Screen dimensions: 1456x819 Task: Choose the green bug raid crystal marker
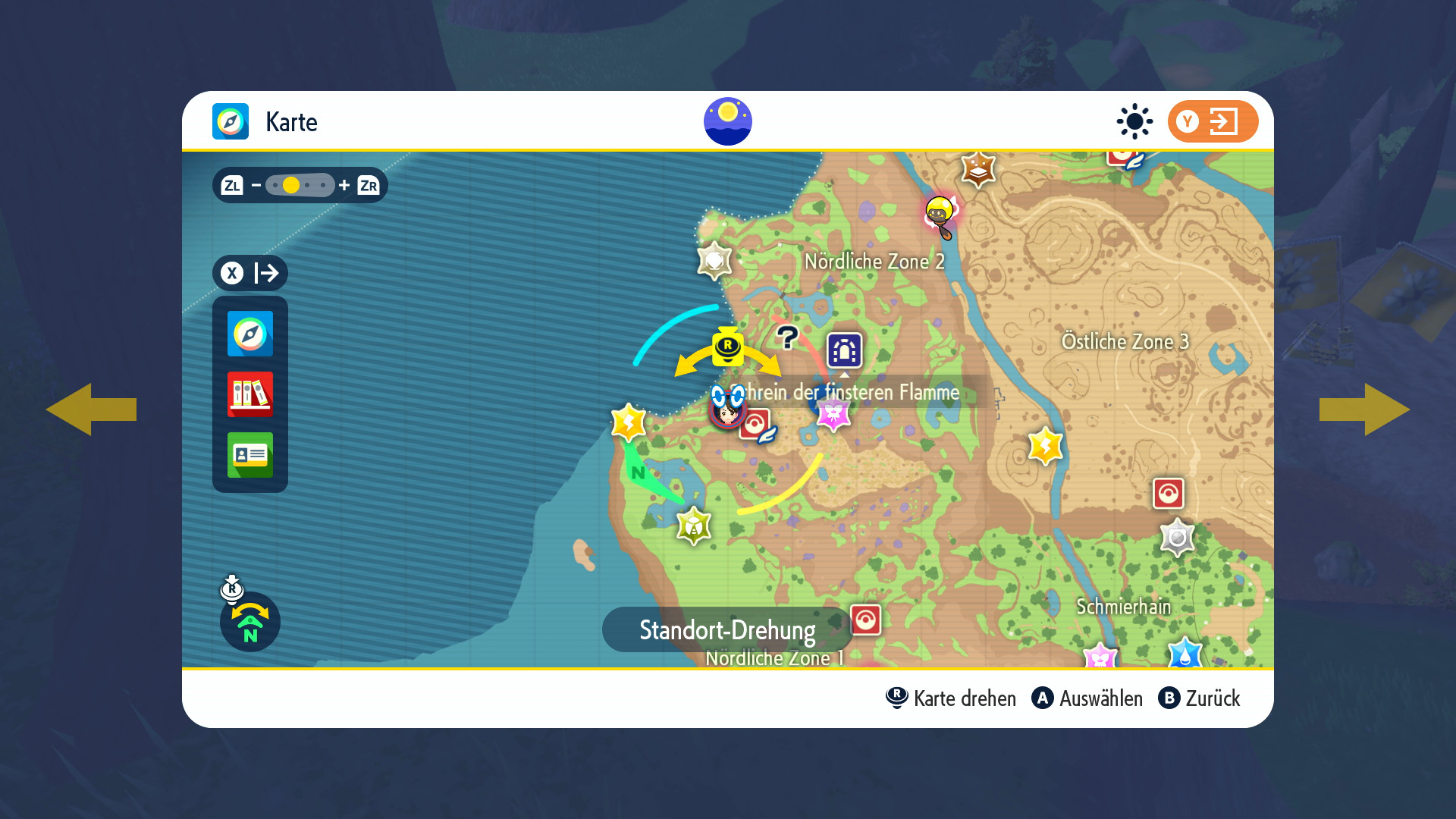click(694, 526)
